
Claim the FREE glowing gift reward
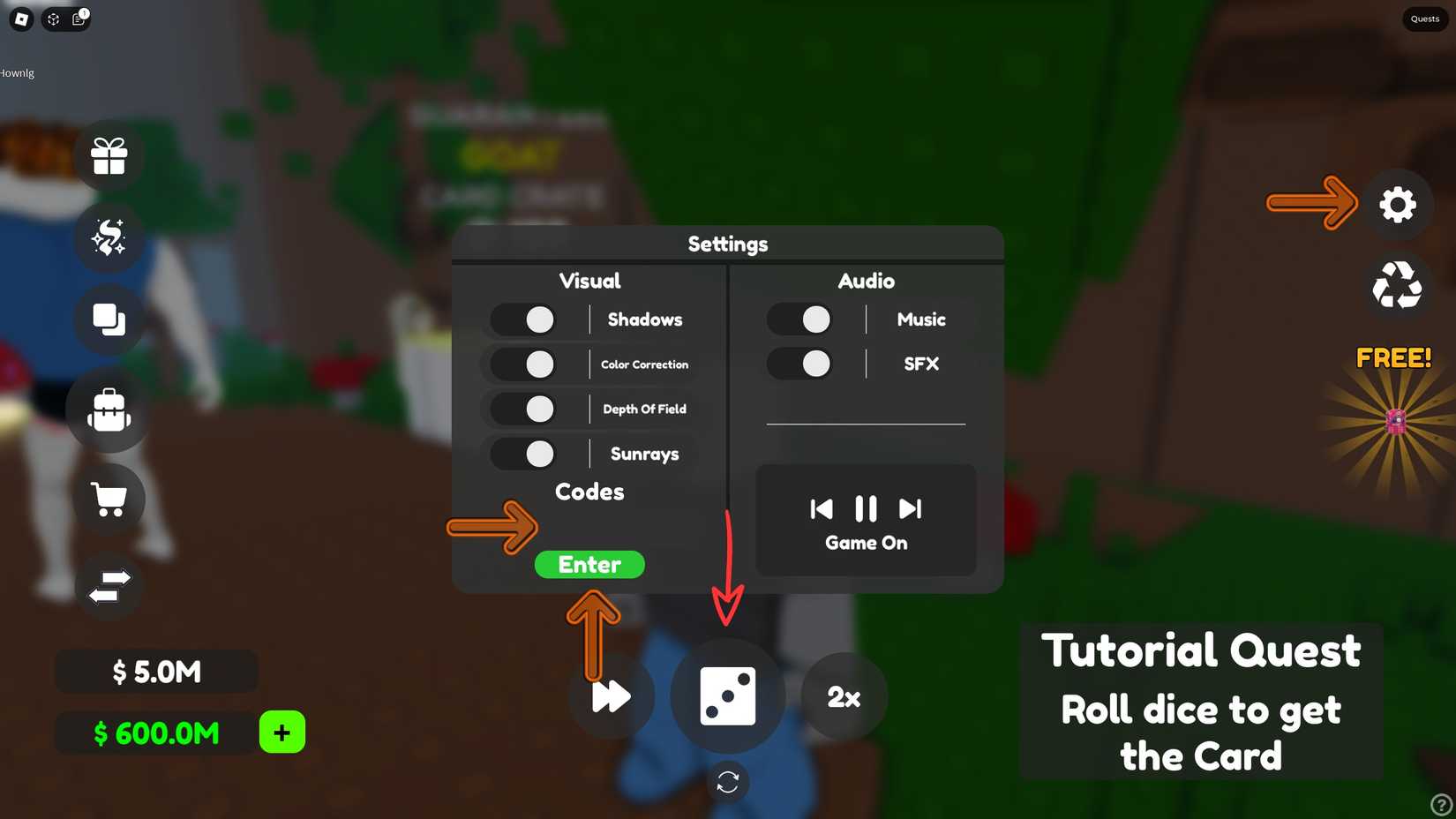[1394, 422]
